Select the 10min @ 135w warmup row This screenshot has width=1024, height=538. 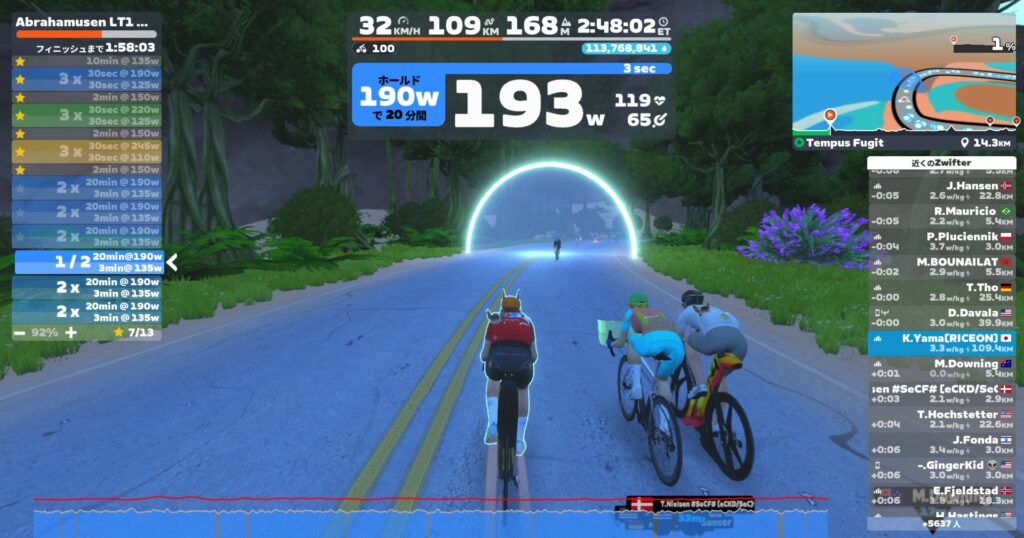(88, 61)
